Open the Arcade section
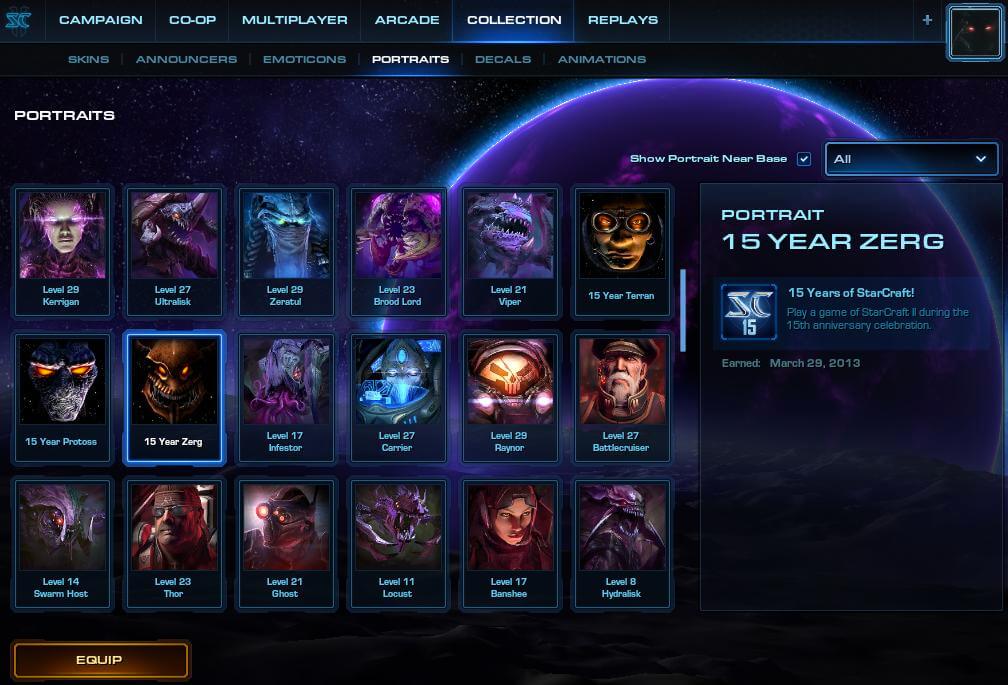The image size is (1008, 685). click(407, 20)
